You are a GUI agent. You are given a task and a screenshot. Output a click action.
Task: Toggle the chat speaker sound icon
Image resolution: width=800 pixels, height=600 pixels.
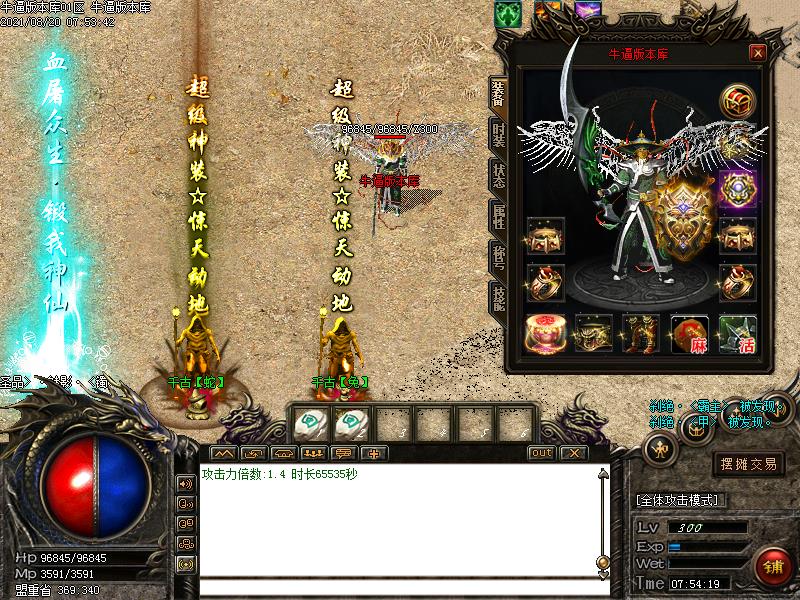(186, 484)
